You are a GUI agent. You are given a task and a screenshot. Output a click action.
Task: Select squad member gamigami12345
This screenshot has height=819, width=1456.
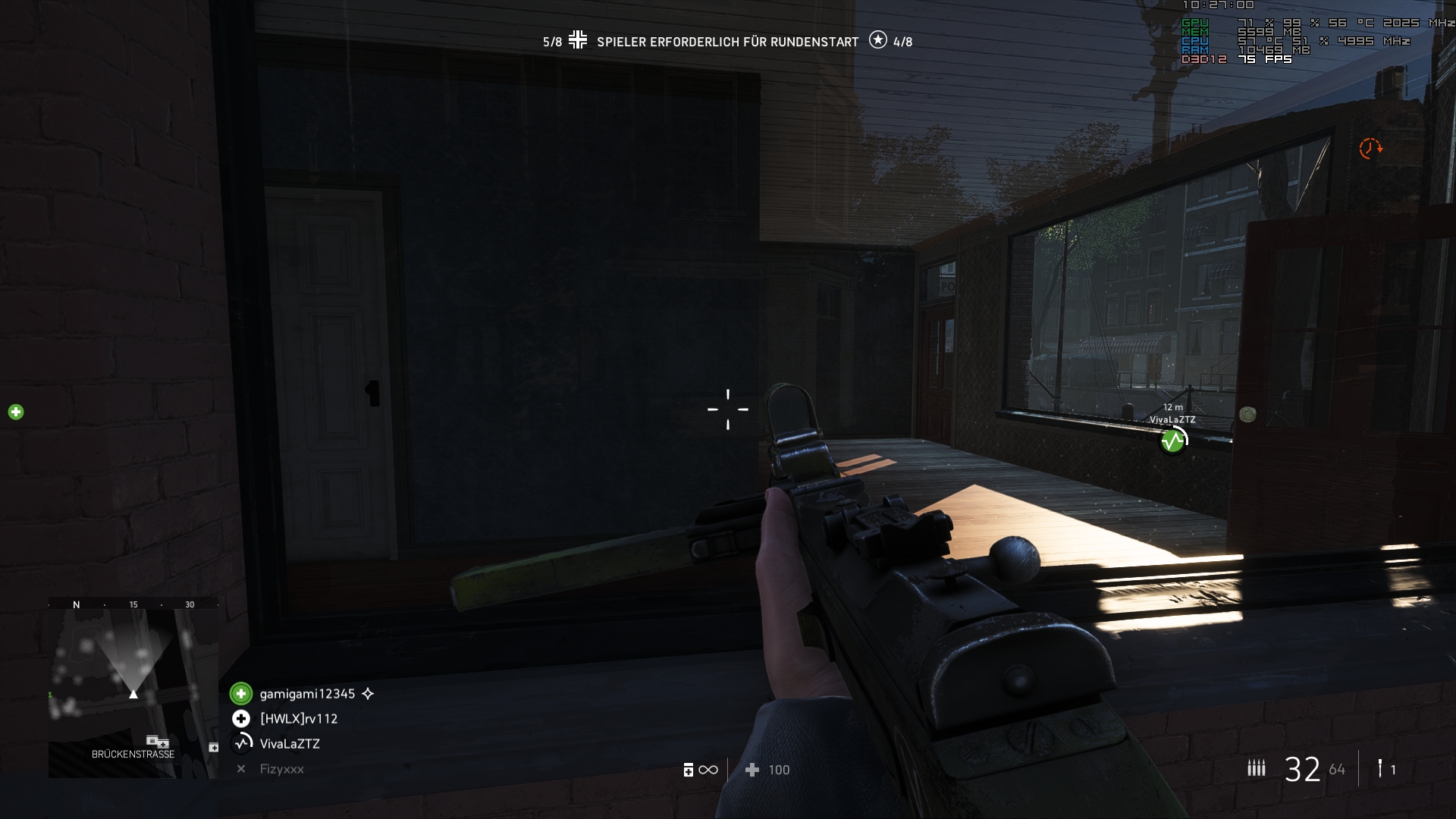[x=306, y=694]
